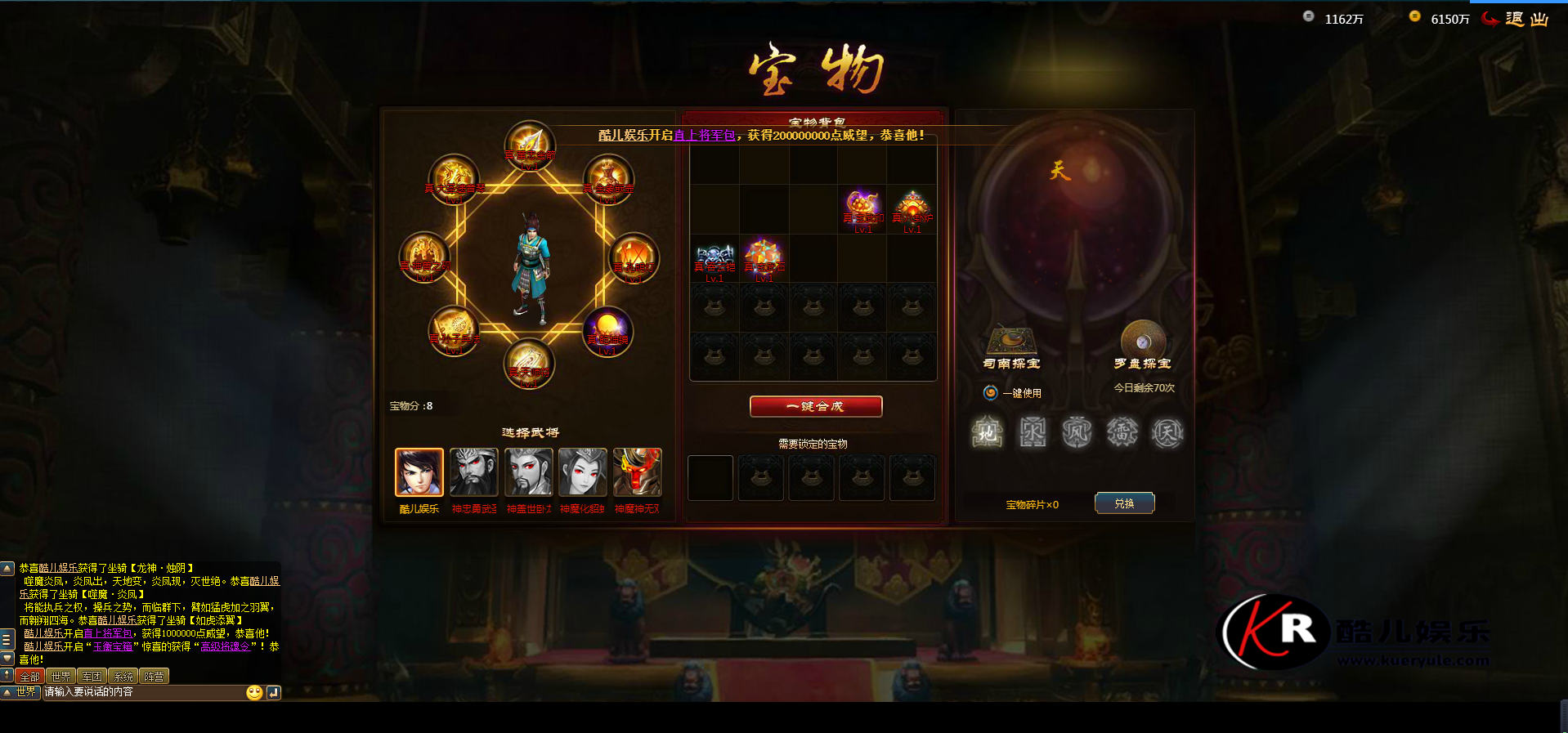Choose the 神魔神无双 red-masked general portrait
The height and width of the screenshot is (733, 1568).
tap(637, 472)
